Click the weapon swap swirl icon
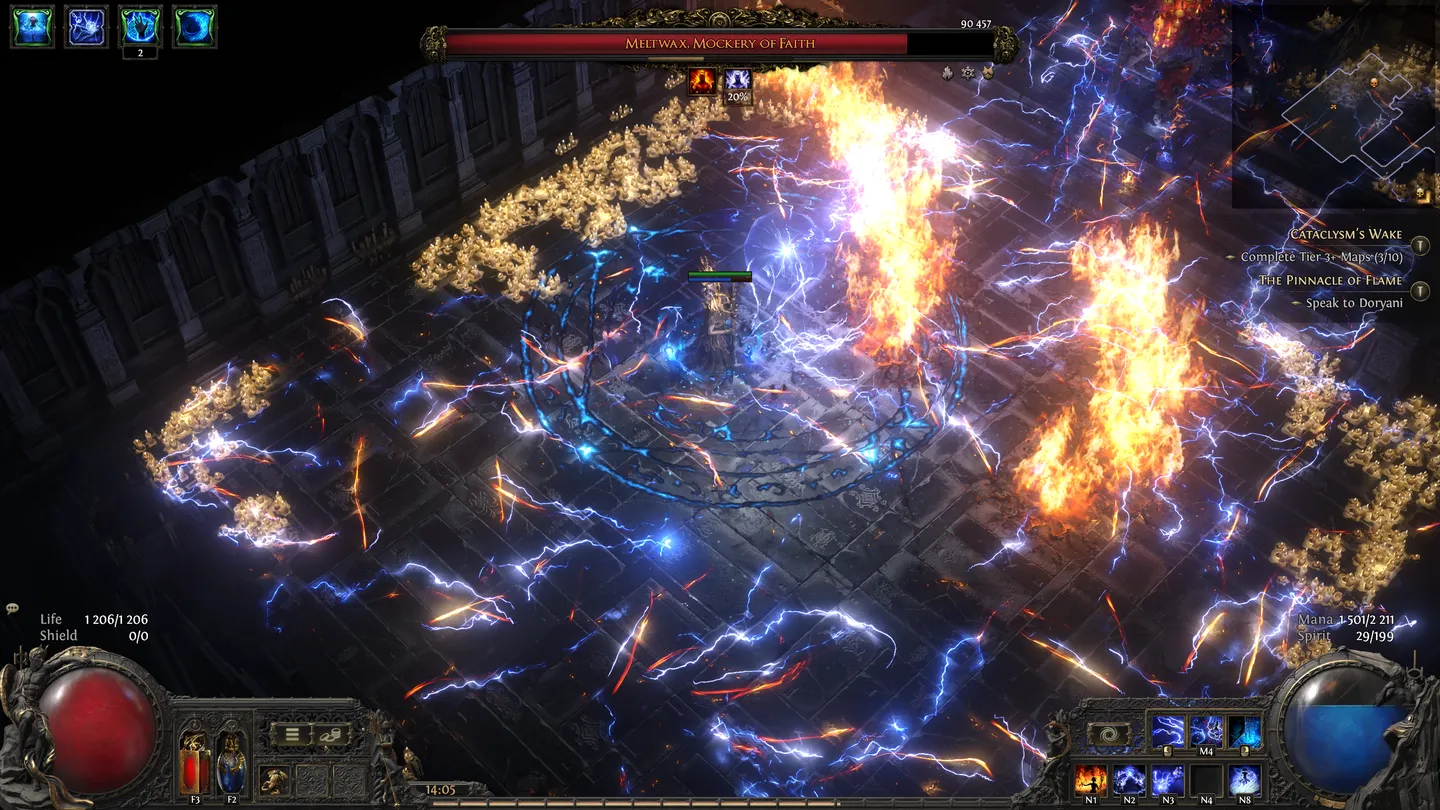1440x810 pixels. click(1108, 733)
